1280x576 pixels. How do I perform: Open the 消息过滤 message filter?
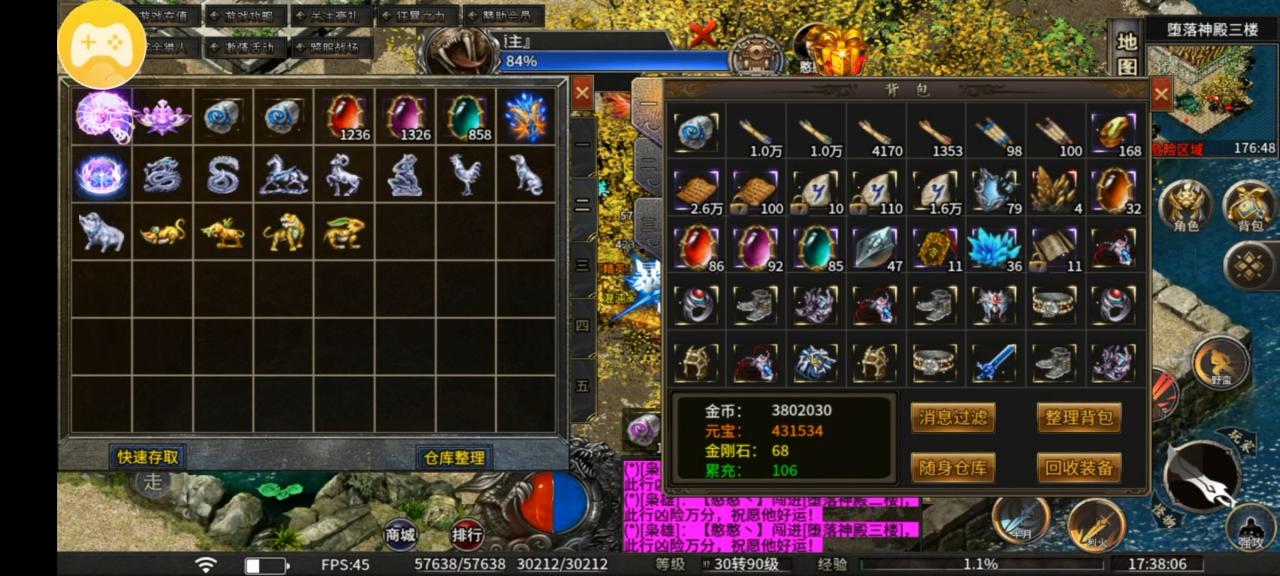952,418
